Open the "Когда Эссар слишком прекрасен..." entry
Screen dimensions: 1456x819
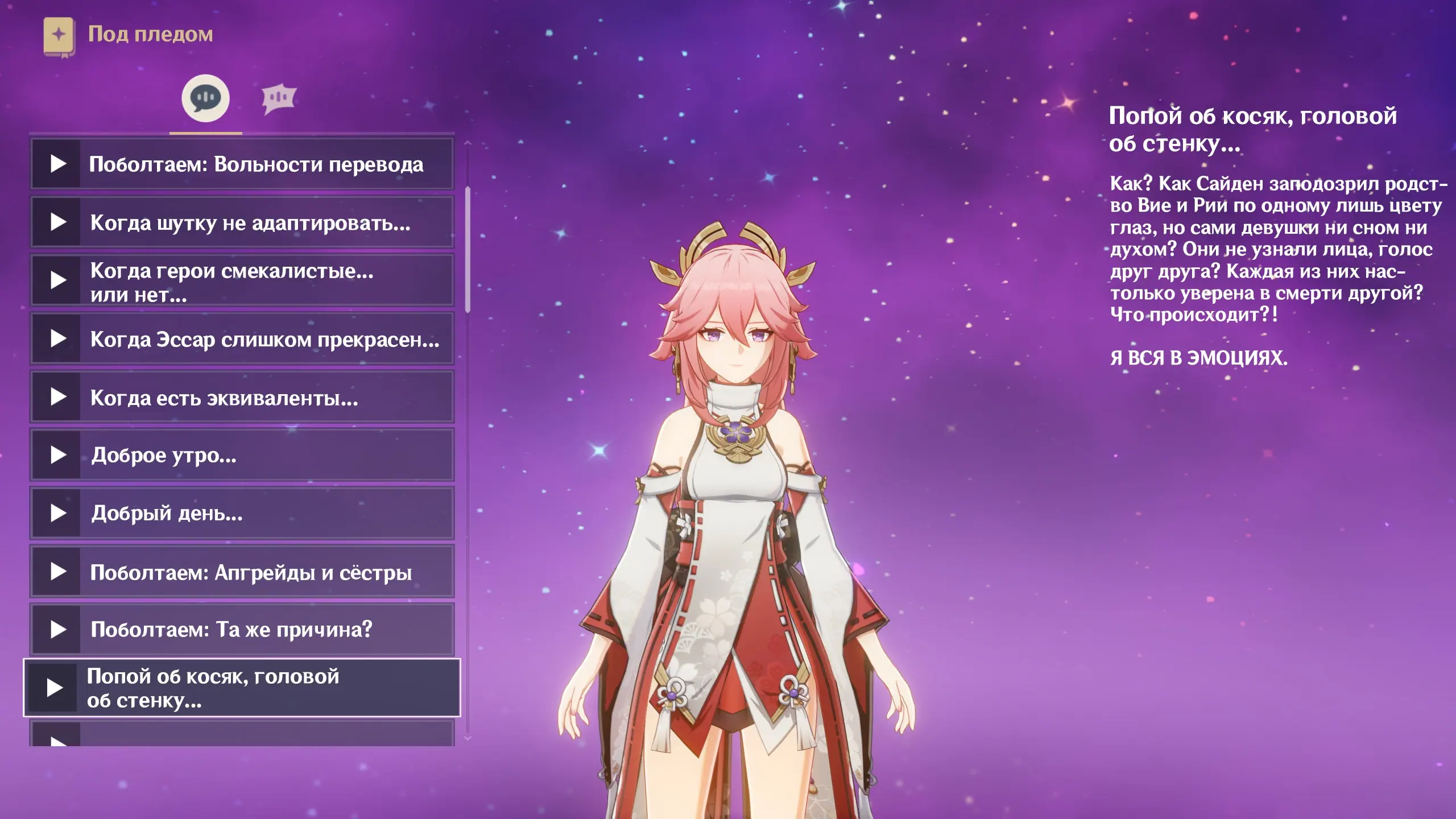coord(242,339)
